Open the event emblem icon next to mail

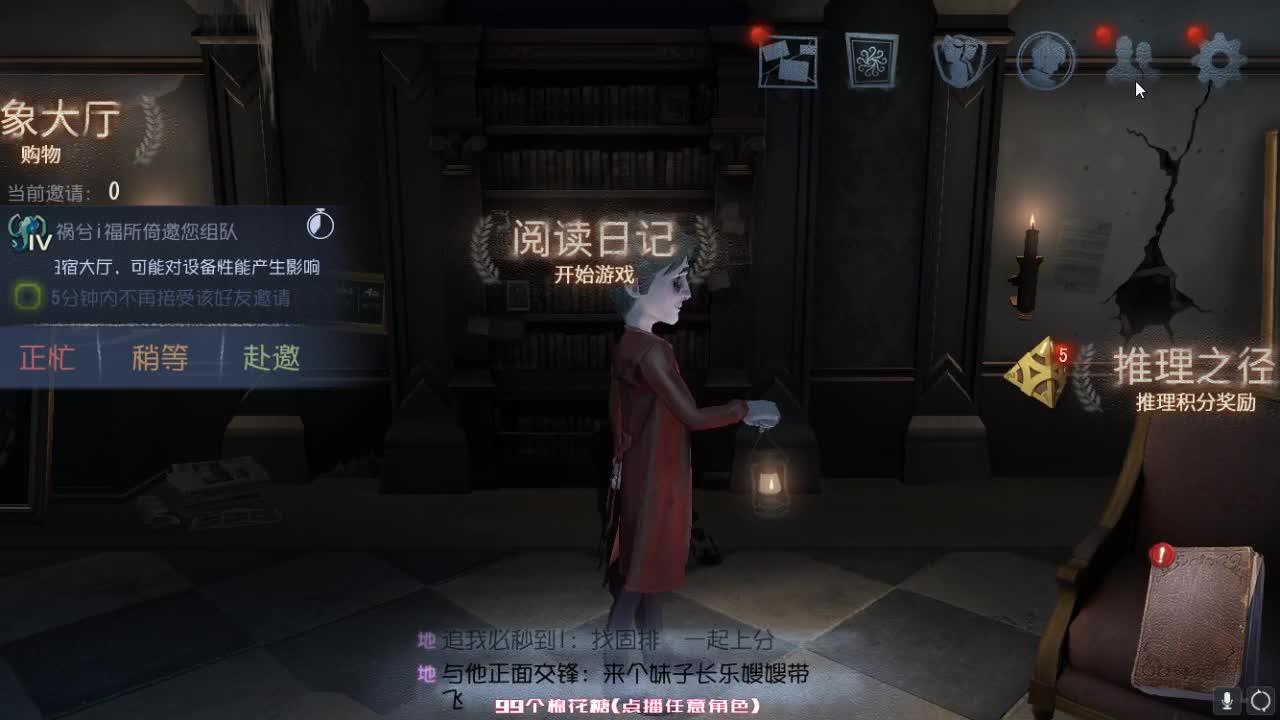pyautogui.click(x=872, y=60)
